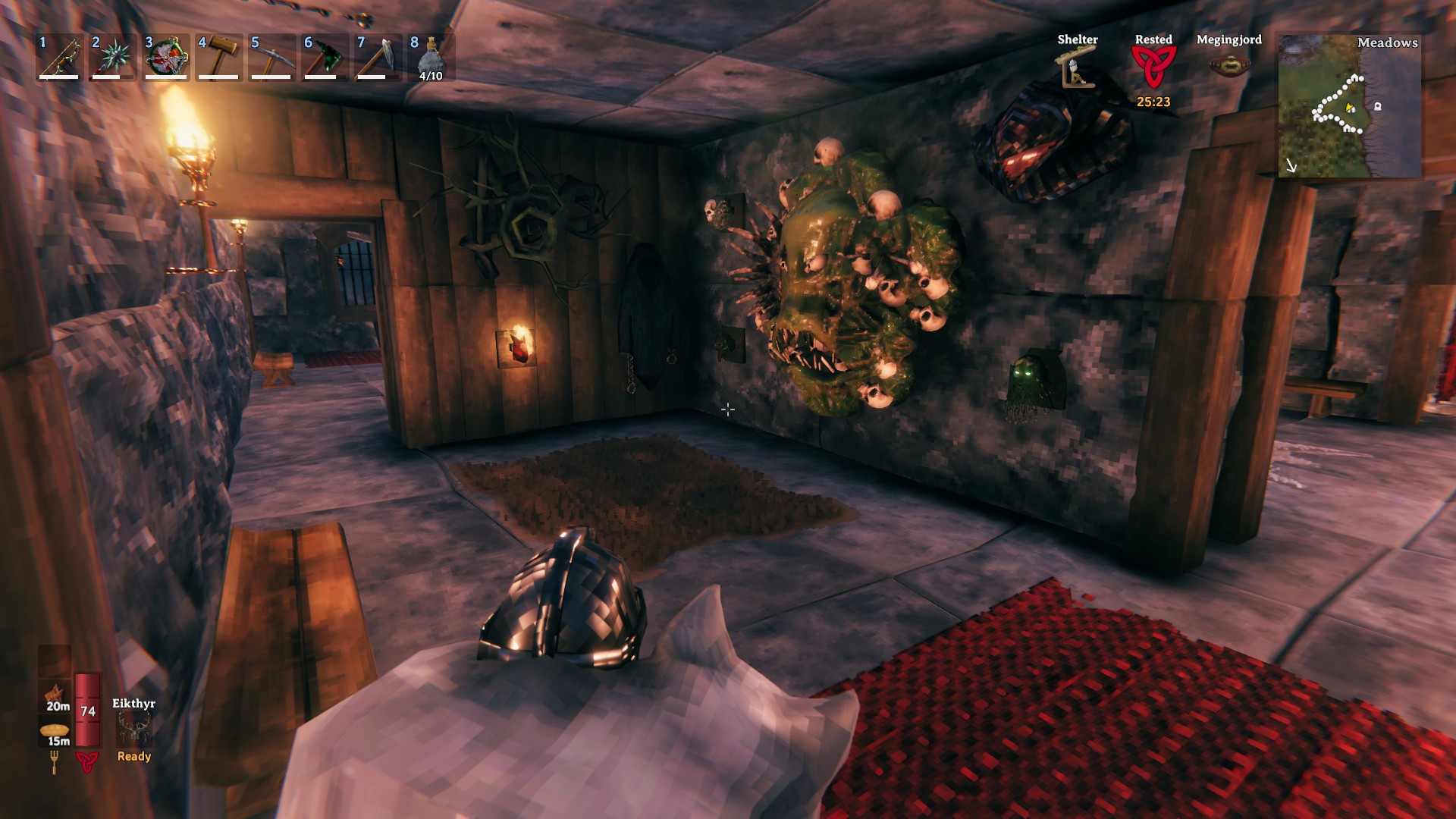Screen dimensions: 1456x819
Task: Click the health bar showing 74
Action: (87, 709)
